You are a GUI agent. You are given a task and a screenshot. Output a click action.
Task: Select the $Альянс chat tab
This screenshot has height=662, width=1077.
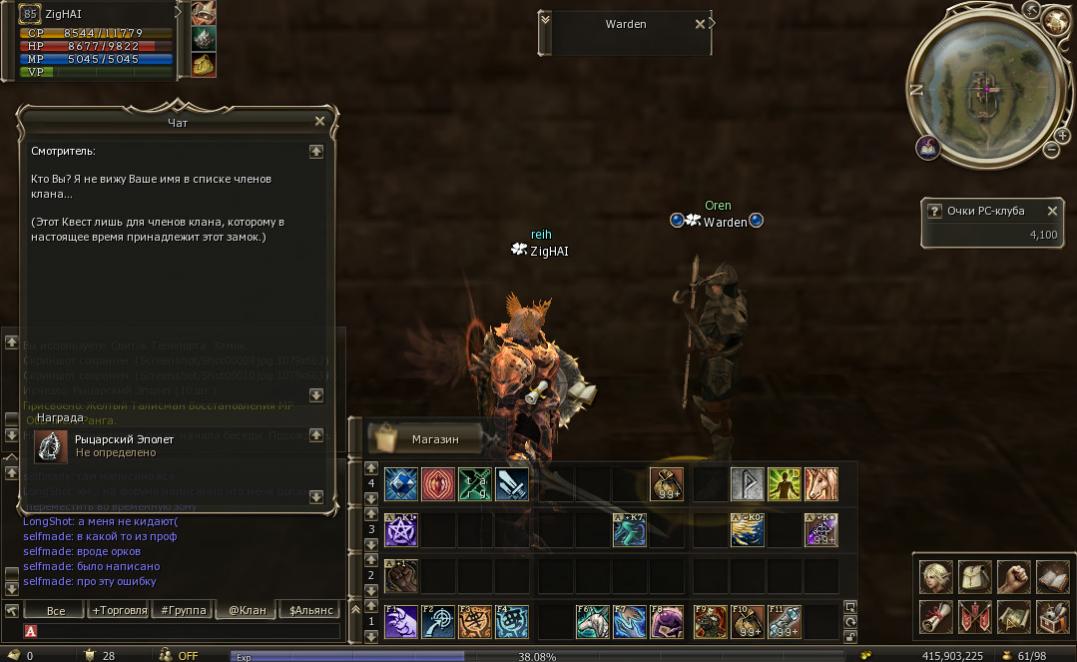pyautogui.click(x=309, y=610)
